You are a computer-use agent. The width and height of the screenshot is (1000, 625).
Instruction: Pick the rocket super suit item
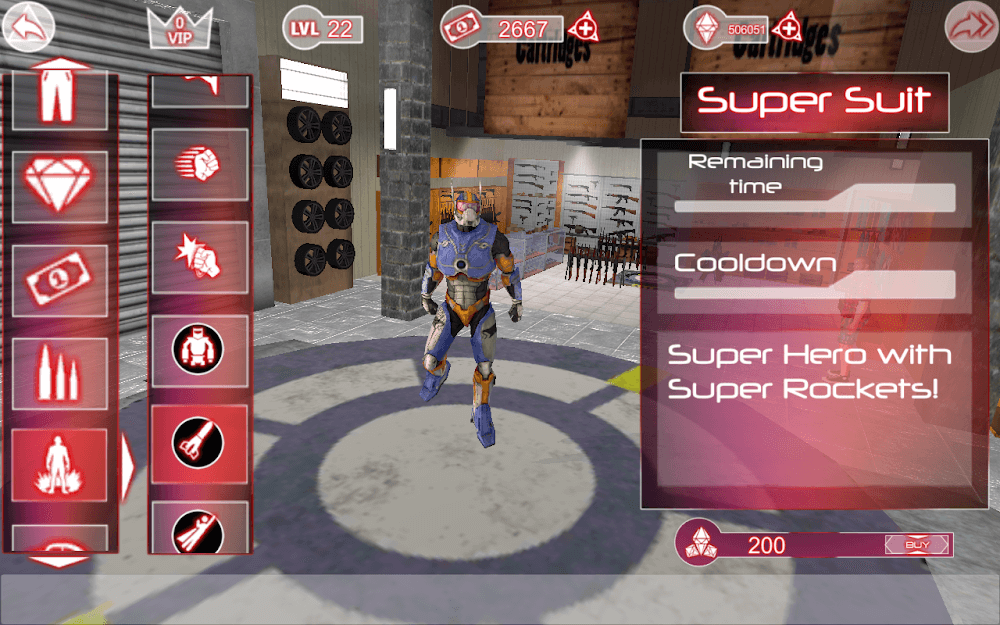200,441
